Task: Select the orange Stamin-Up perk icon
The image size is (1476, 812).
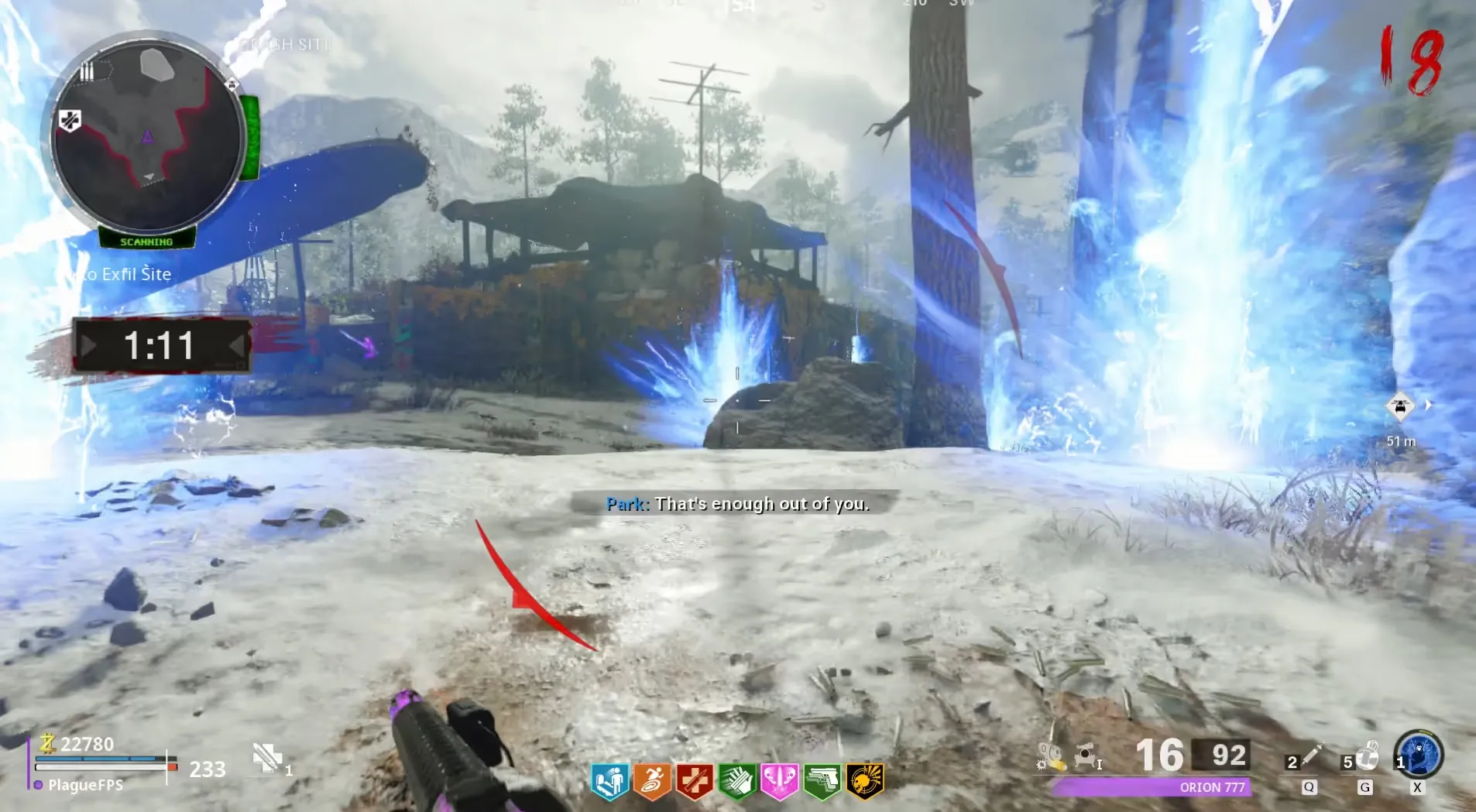Action: pos(651,780)
